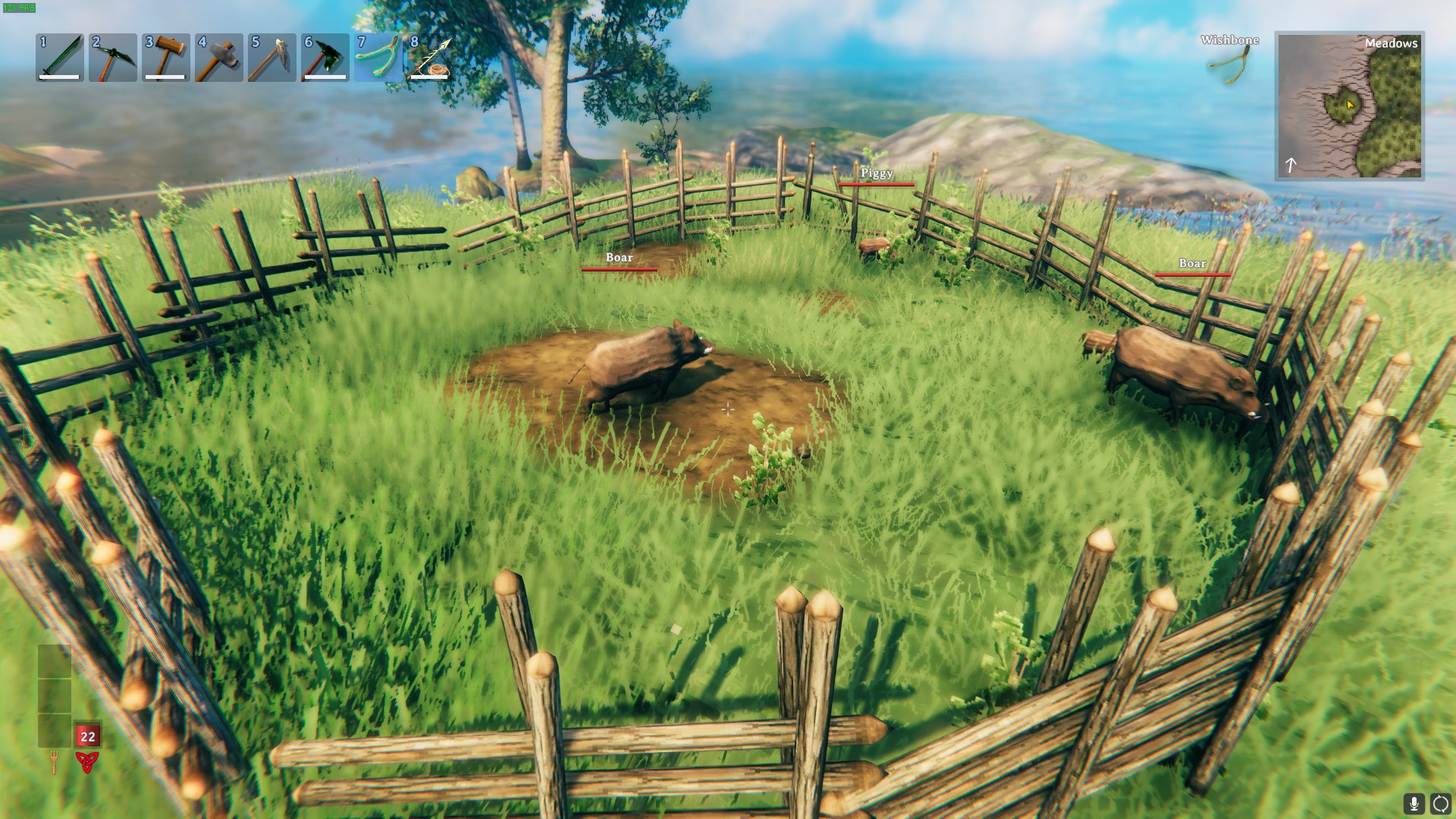The width and height of the screenshot is (1456, 819).
Task: Click the fork food icon
Action: [x=55, y=761]
